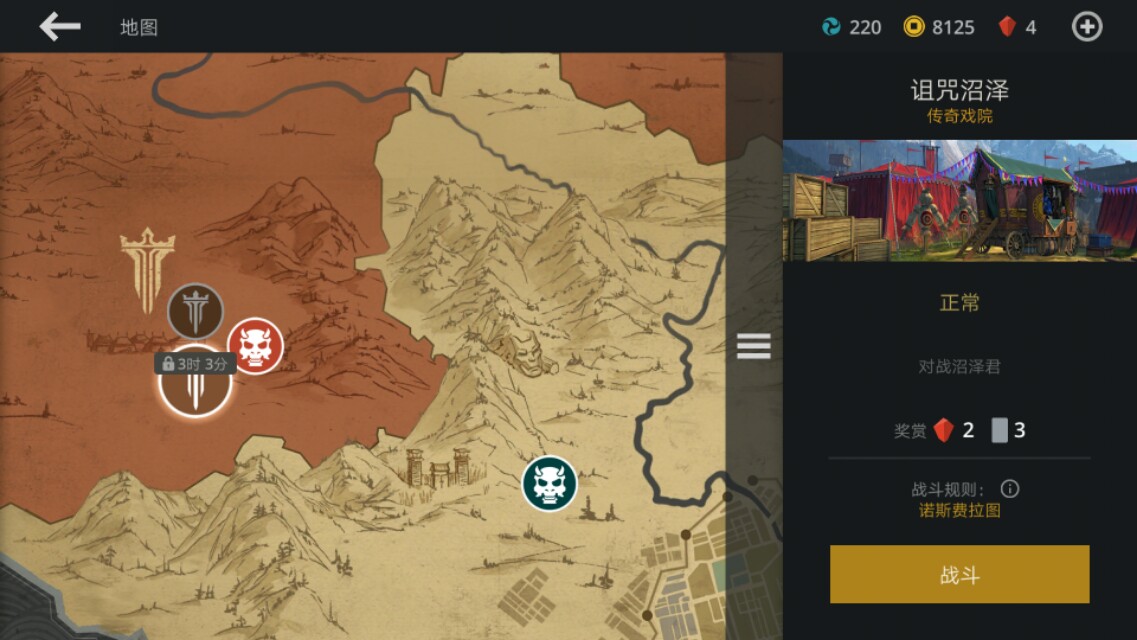The image size is (1137, 640).
Task: Add currency with the plus button
Action: pos(1087,27)
